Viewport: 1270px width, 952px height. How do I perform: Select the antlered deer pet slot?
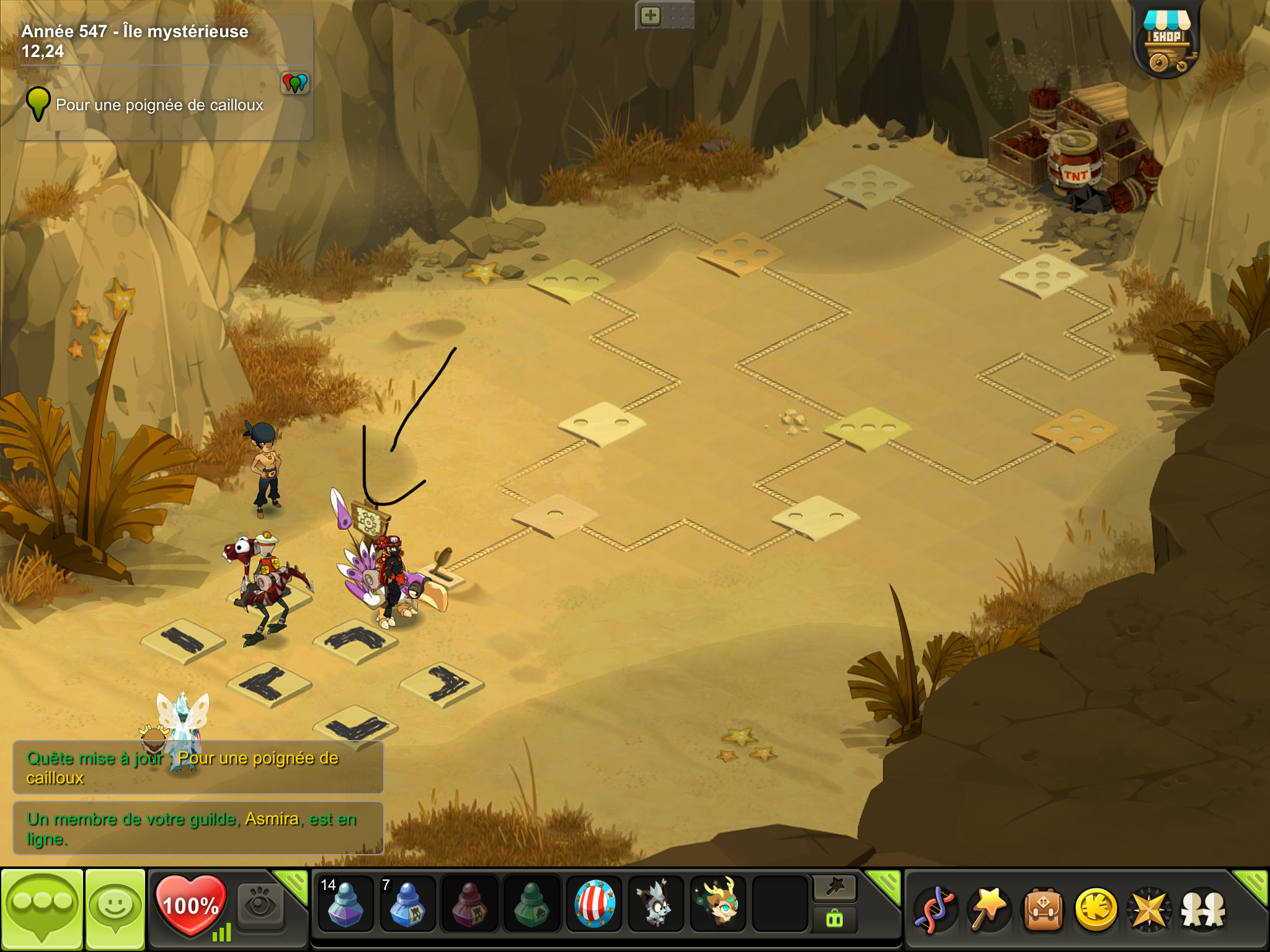pyautogui.click(x=718, y=904)
